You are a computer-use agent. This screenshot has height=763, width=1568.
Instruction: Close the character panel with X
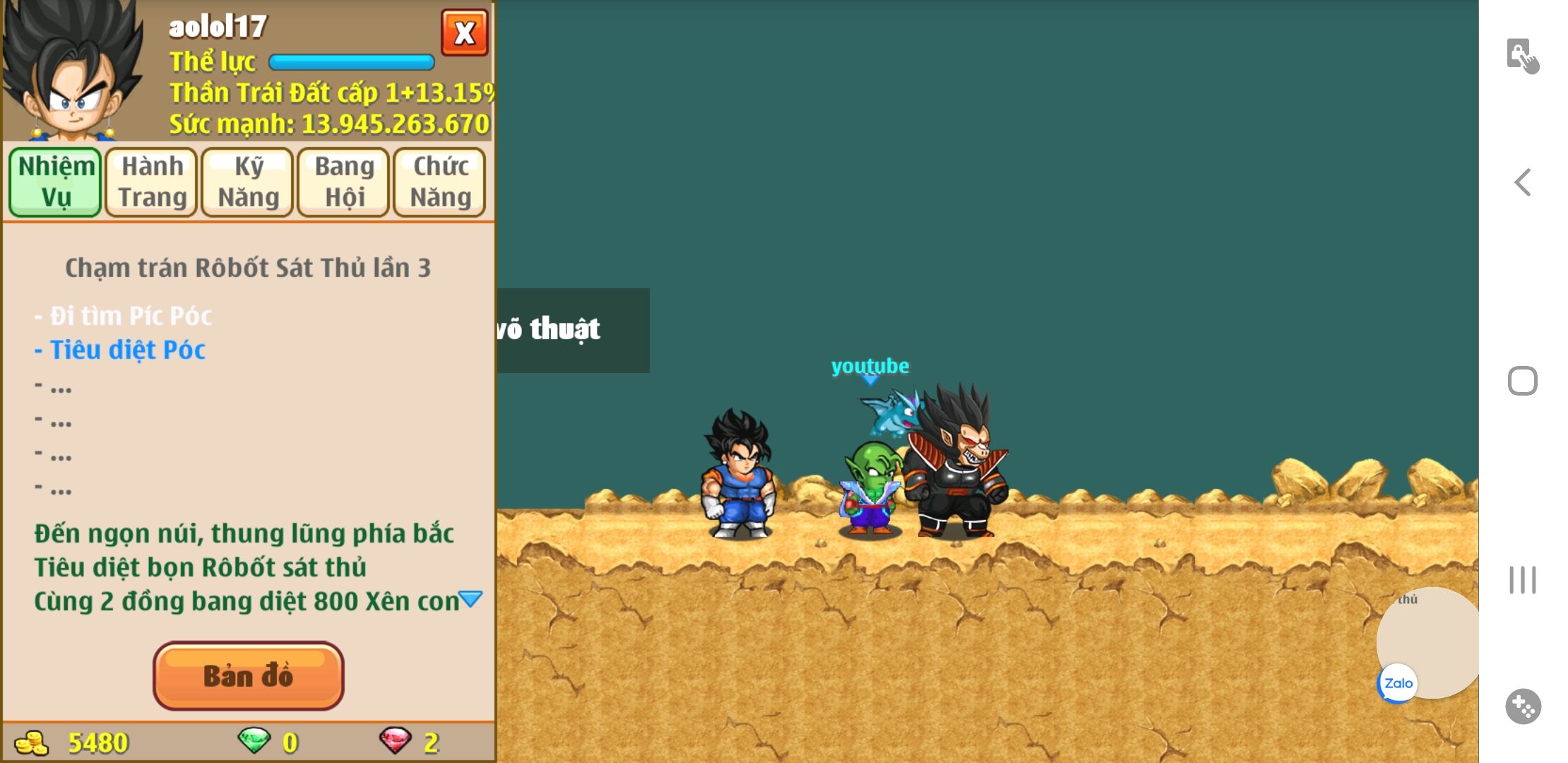click(x=464, y=32)
